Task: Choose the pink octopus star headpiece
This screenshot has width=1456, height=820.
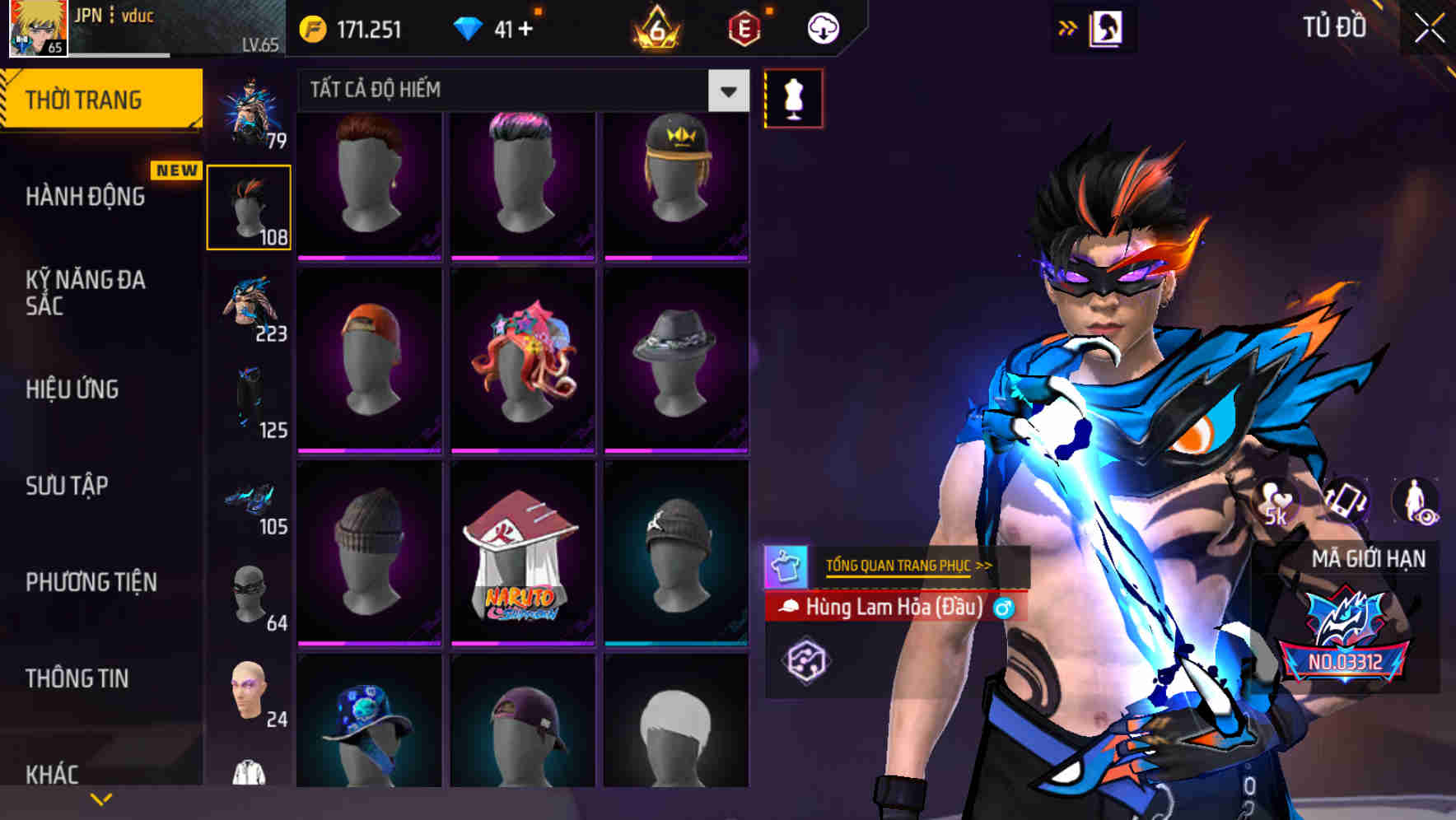Action: (522, 360)
